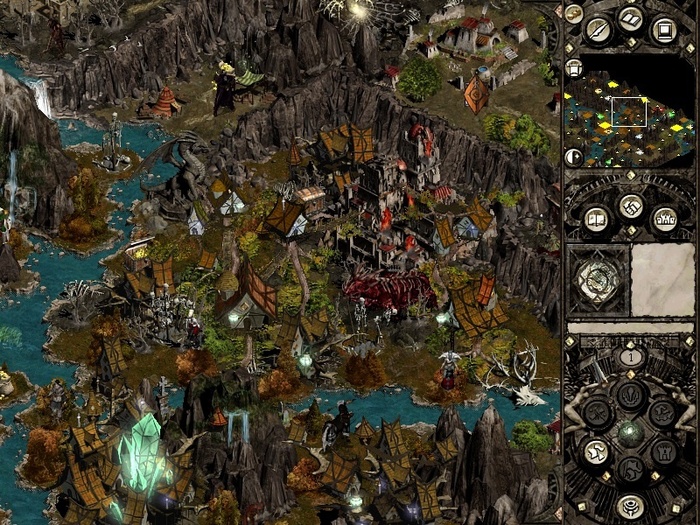Open the spellbook button below the minimap
The width and height of the screenshot is (700, 525).
coord(596,218)
